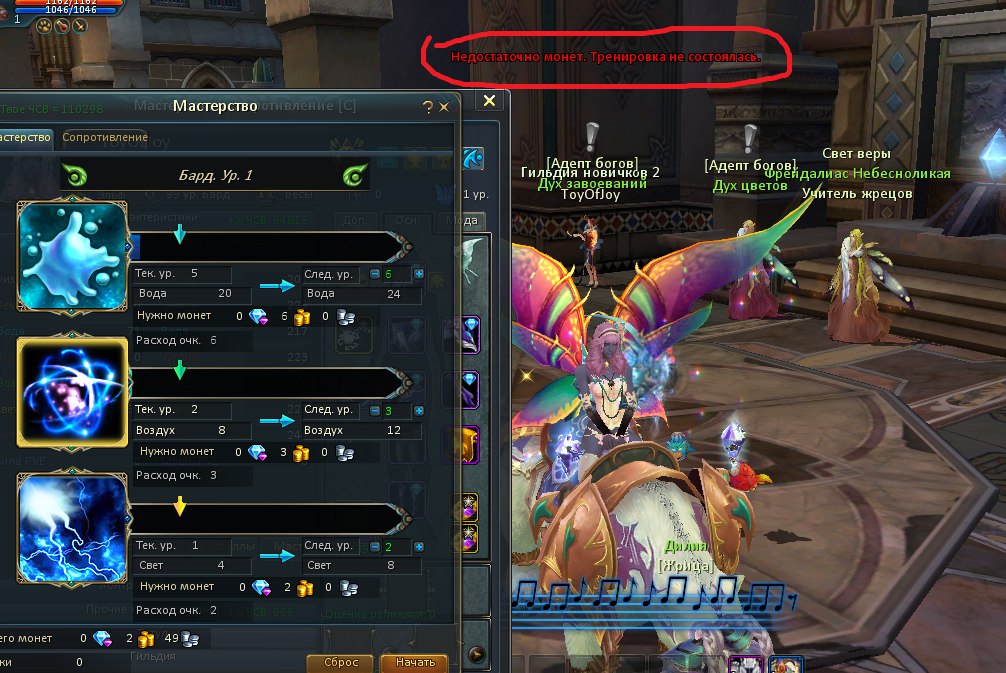Image resolution: width=1006 pixels, height=673 pixels.
Task: Click the Сброс reset button
Action: [341, 662]
